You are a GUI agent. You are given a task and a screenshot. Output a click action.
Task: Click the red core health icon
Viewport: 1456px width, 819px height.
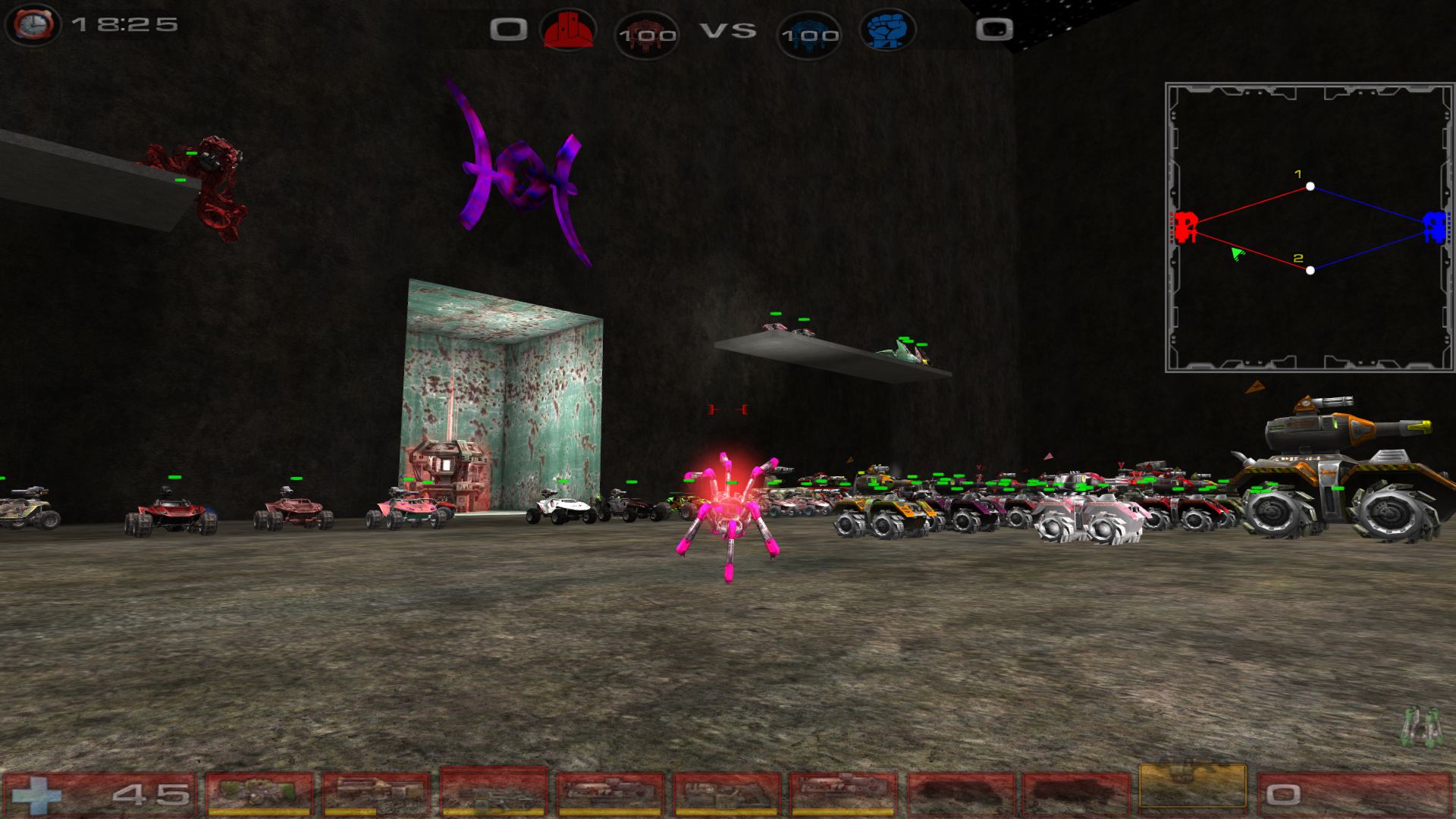[x=646, y=34]
